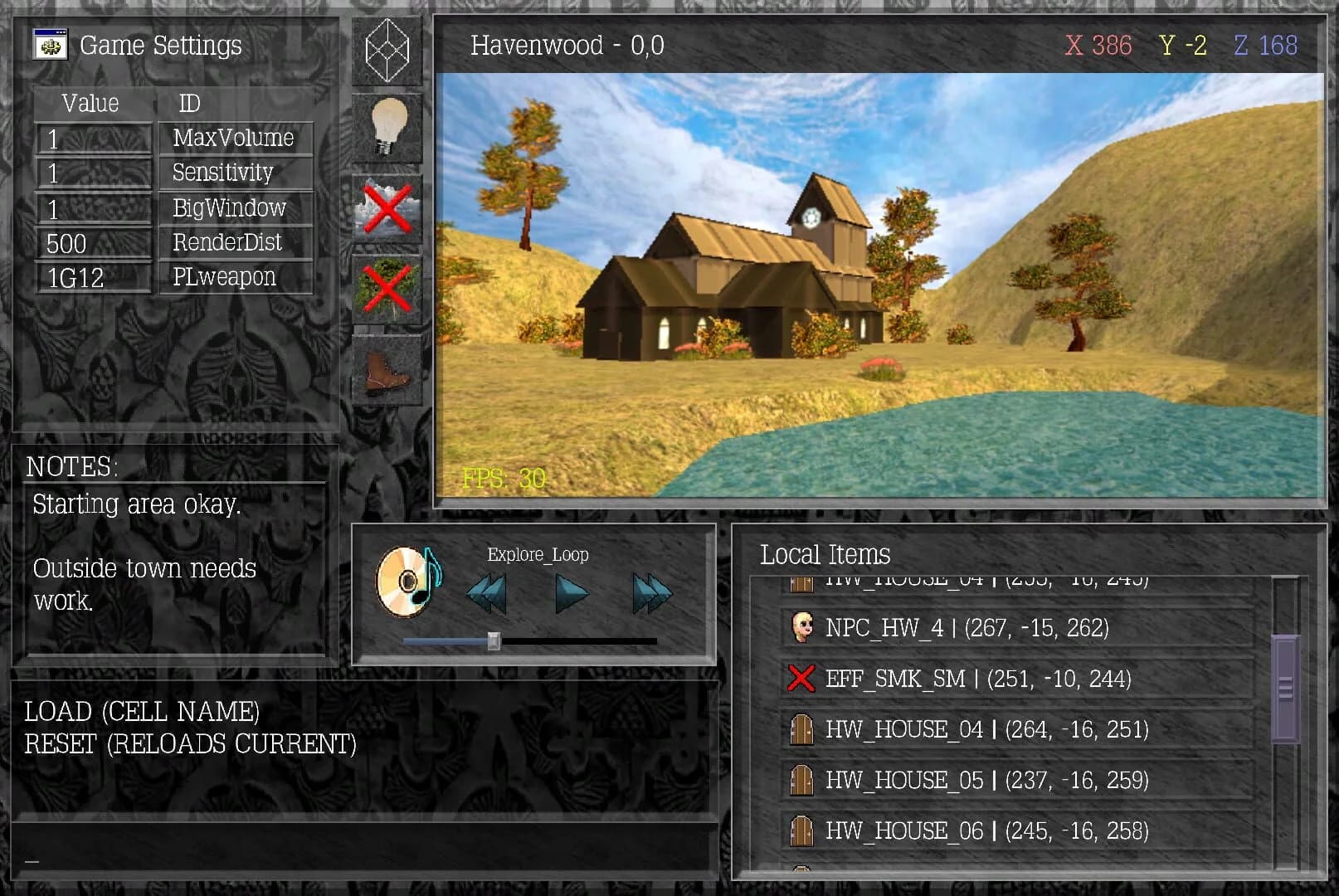Click LOAD (CELL NAME) command
The height and width of the screenshot is (896, 1339).
point(142,711)
